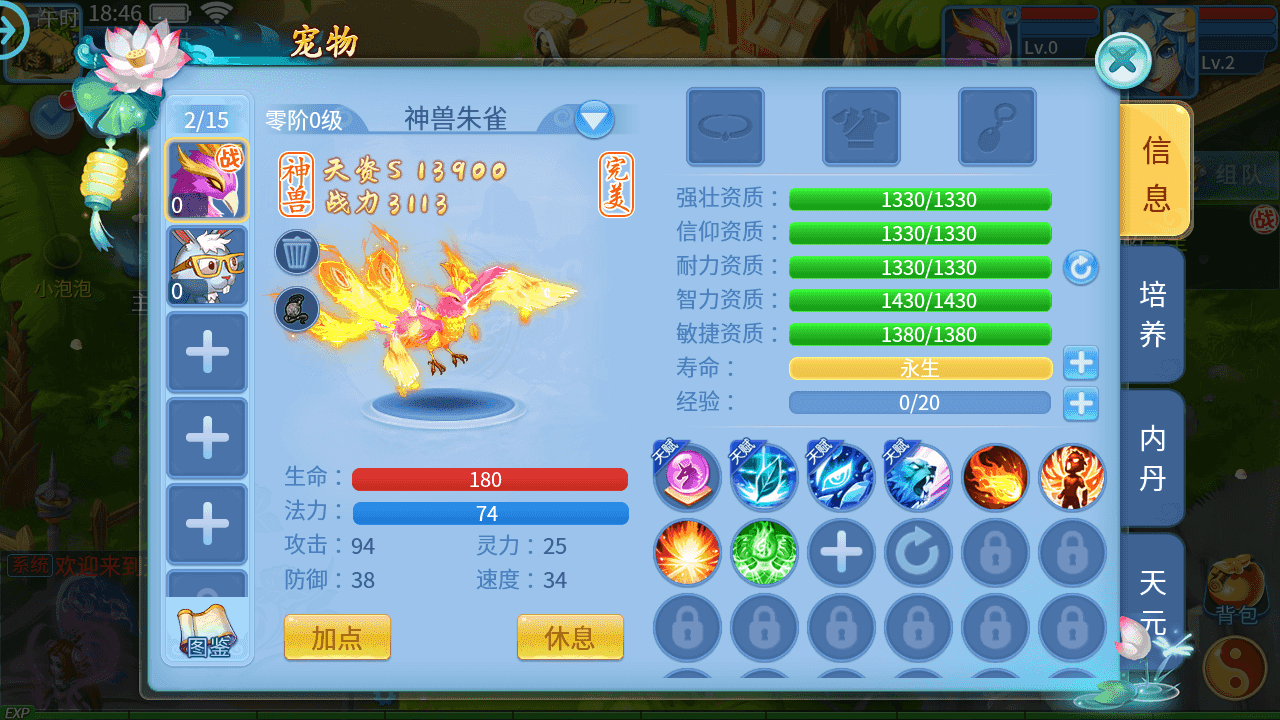The height and width of the screenshot is (720, 1280).
Task: Select the clothing equipment slot
Action: click(x=862, y=127)
